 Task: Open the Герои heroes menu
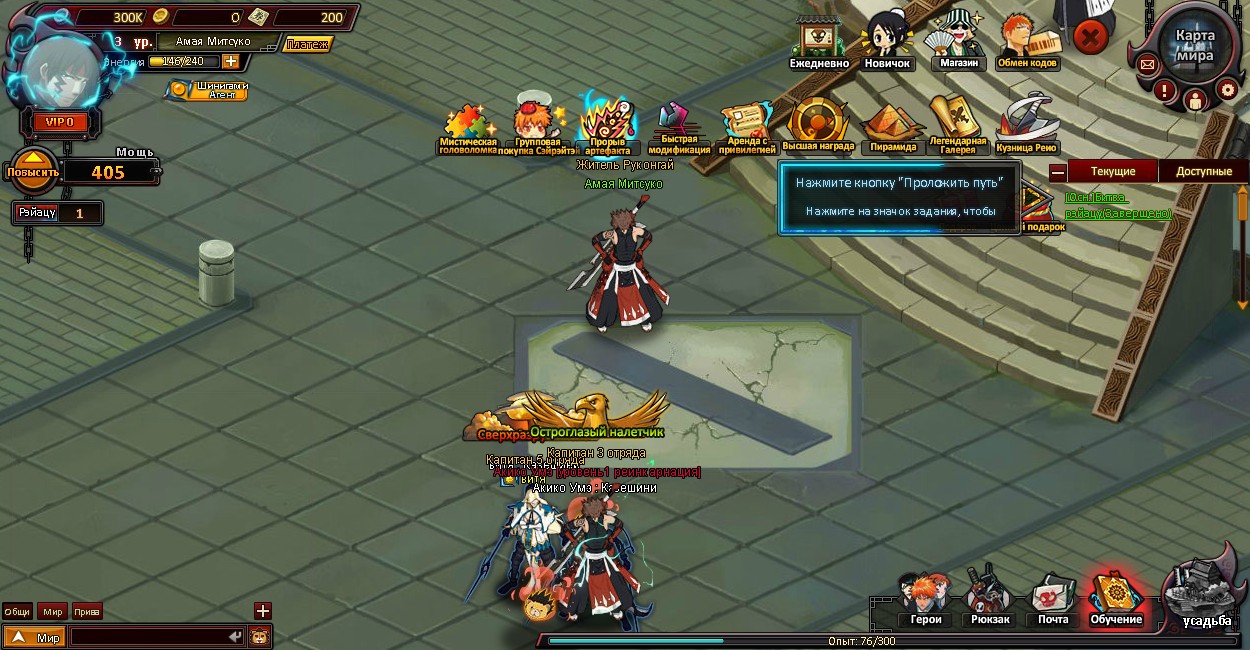click(x=925, y=599)
